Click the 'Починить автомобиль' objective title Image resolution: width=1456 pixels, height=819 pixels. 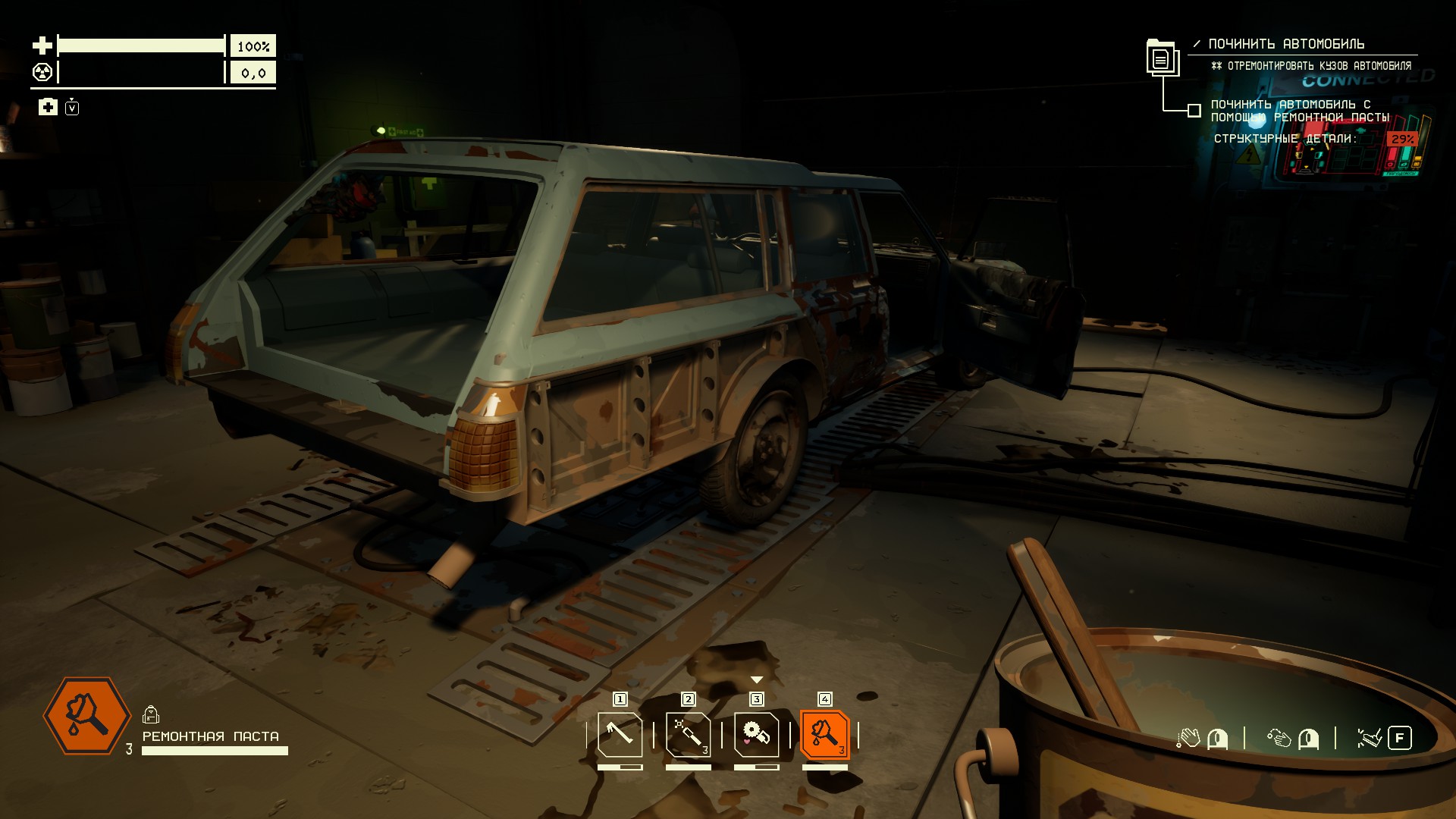(x=1286, y=44)
